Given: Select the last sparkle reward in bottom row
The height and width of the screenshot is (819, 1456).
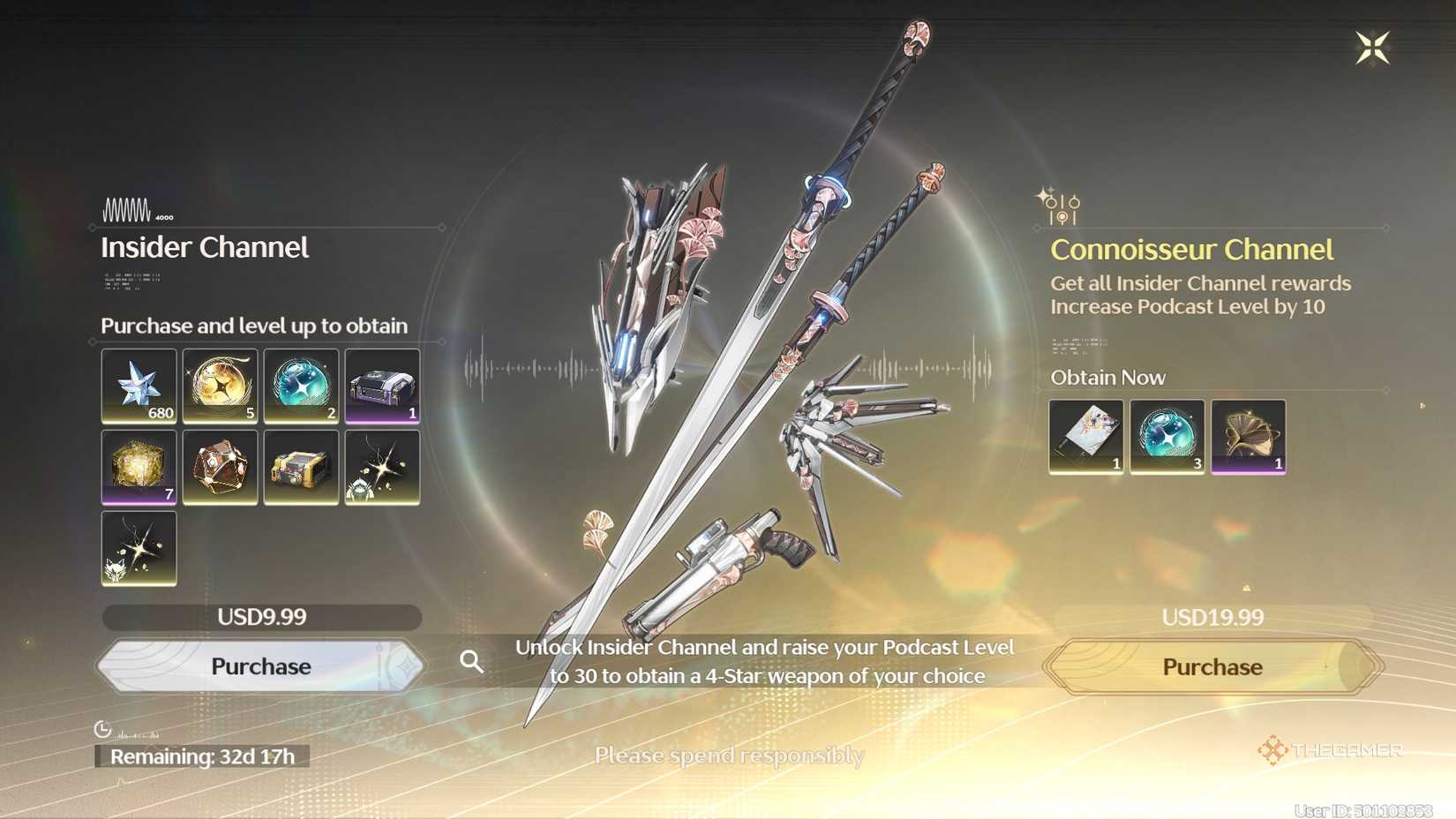Looking at the screenshot, I should [x=139, y=547].
